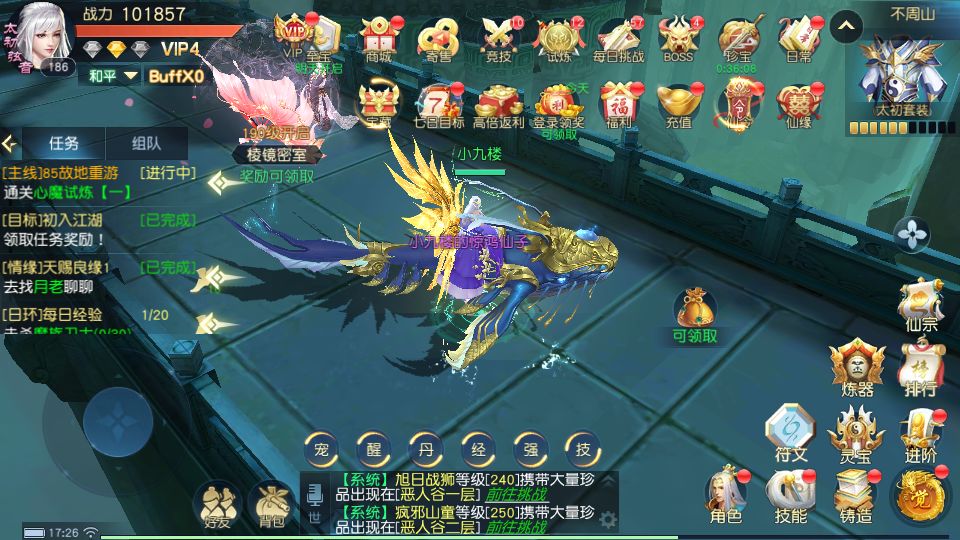This screenshot has height=540, width=960.
Task: Open the 背包 bag inventory
Action: coord(271,503)
